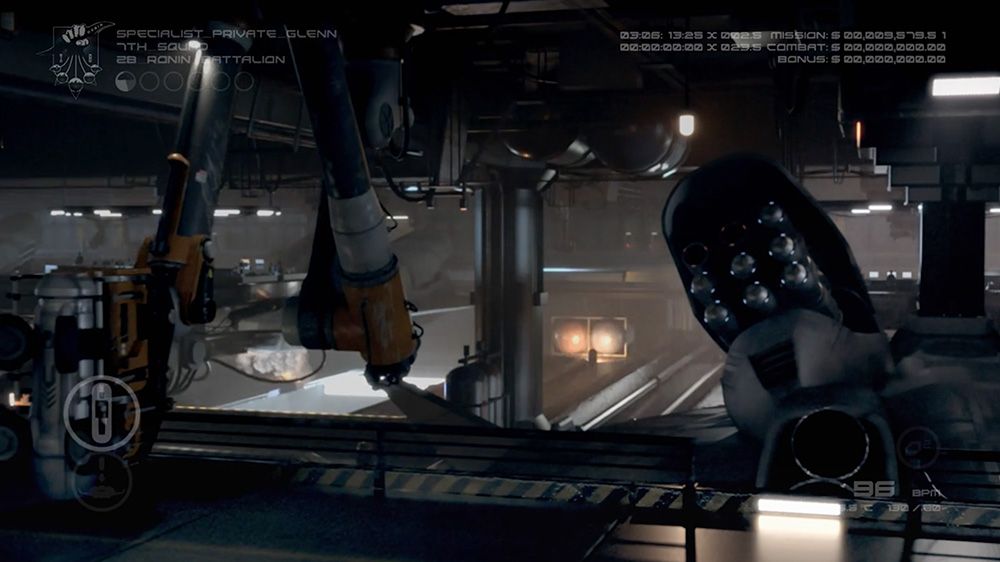Click the small circular icon above BPM
The height and width of the screenshot is (562, 1000).
(x=917, y=447)
